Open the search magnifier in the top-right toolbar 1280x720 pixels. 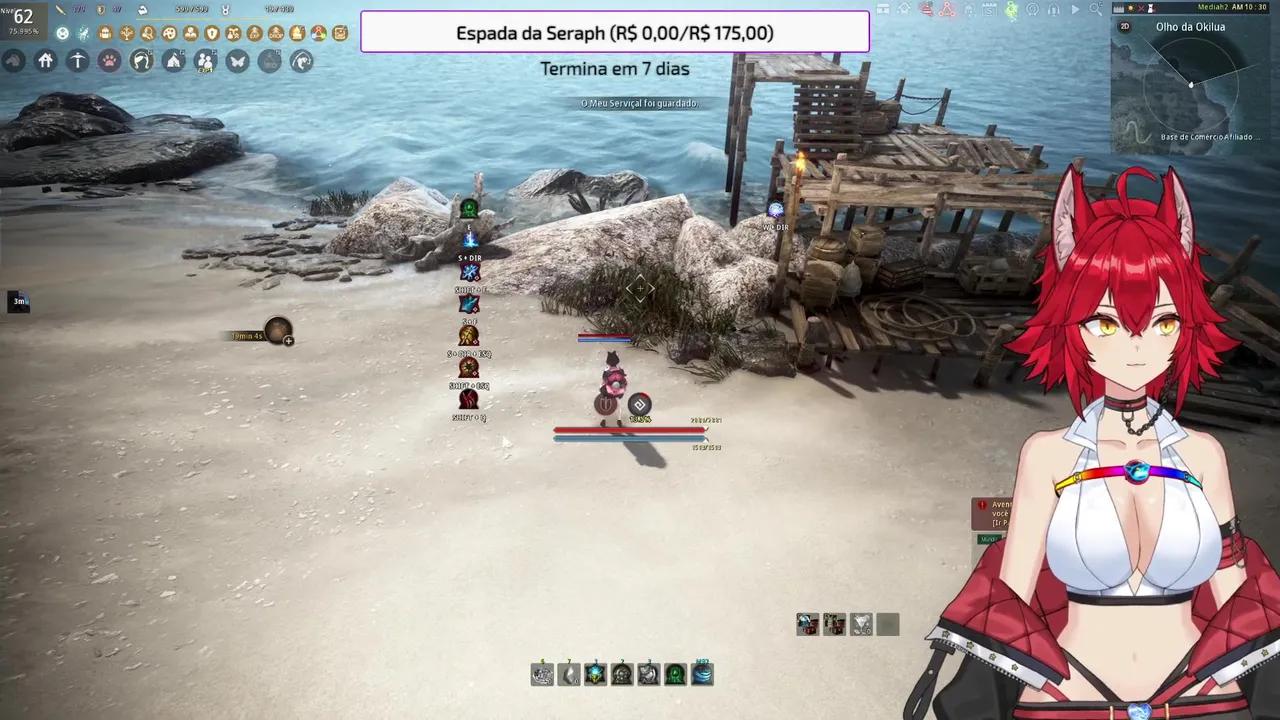pyautogui.click(x=1096, y=9)
